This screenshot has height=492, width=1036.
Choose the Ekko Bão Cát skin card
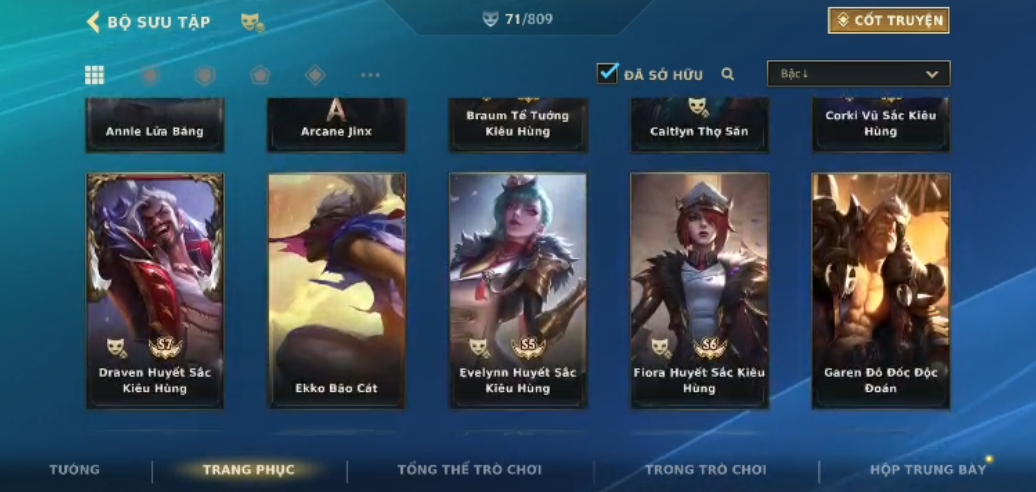point(336,290)
